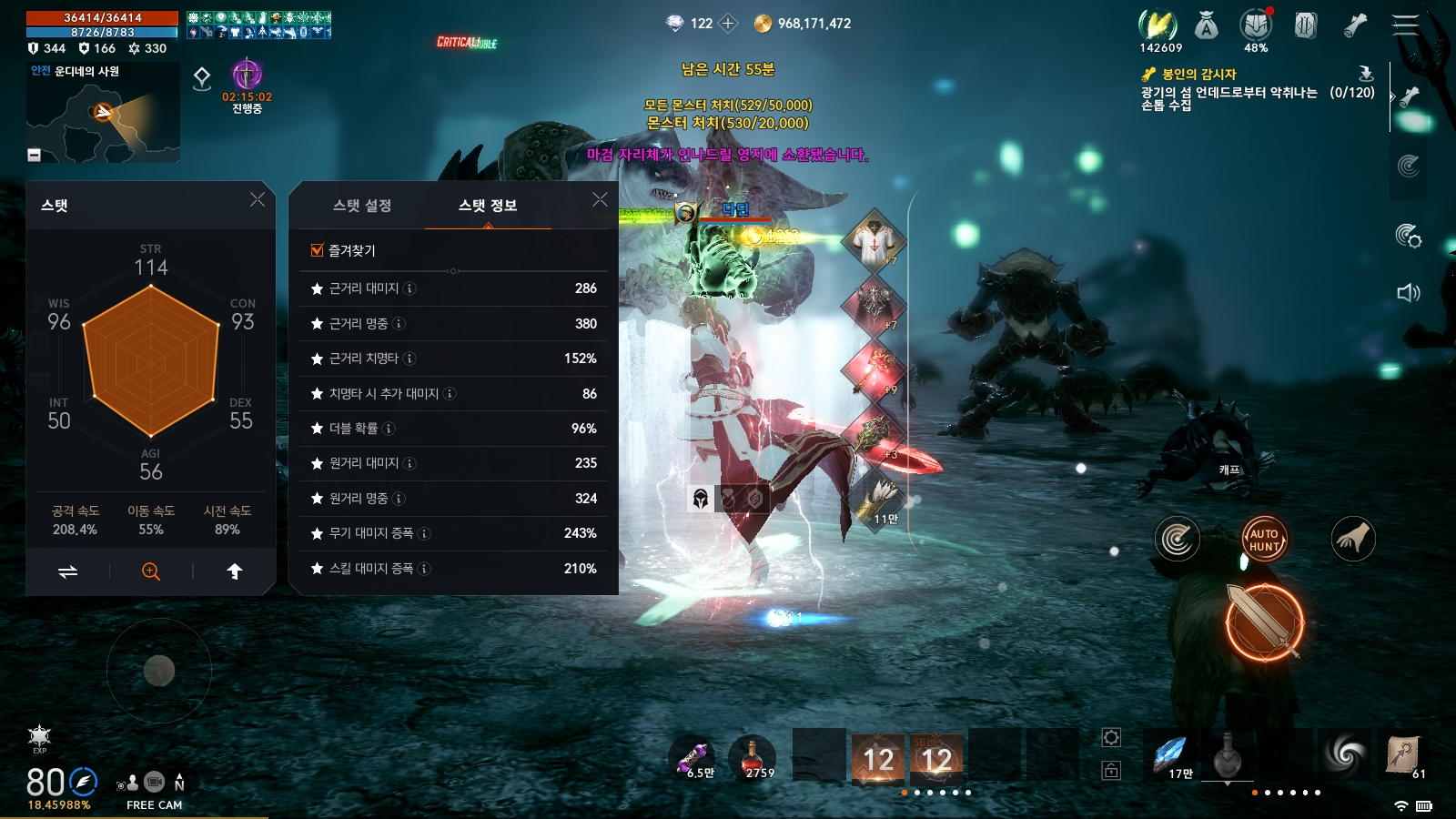Click the armor icon showing 48%
1456x819 pixels.
pos(1257,25)
